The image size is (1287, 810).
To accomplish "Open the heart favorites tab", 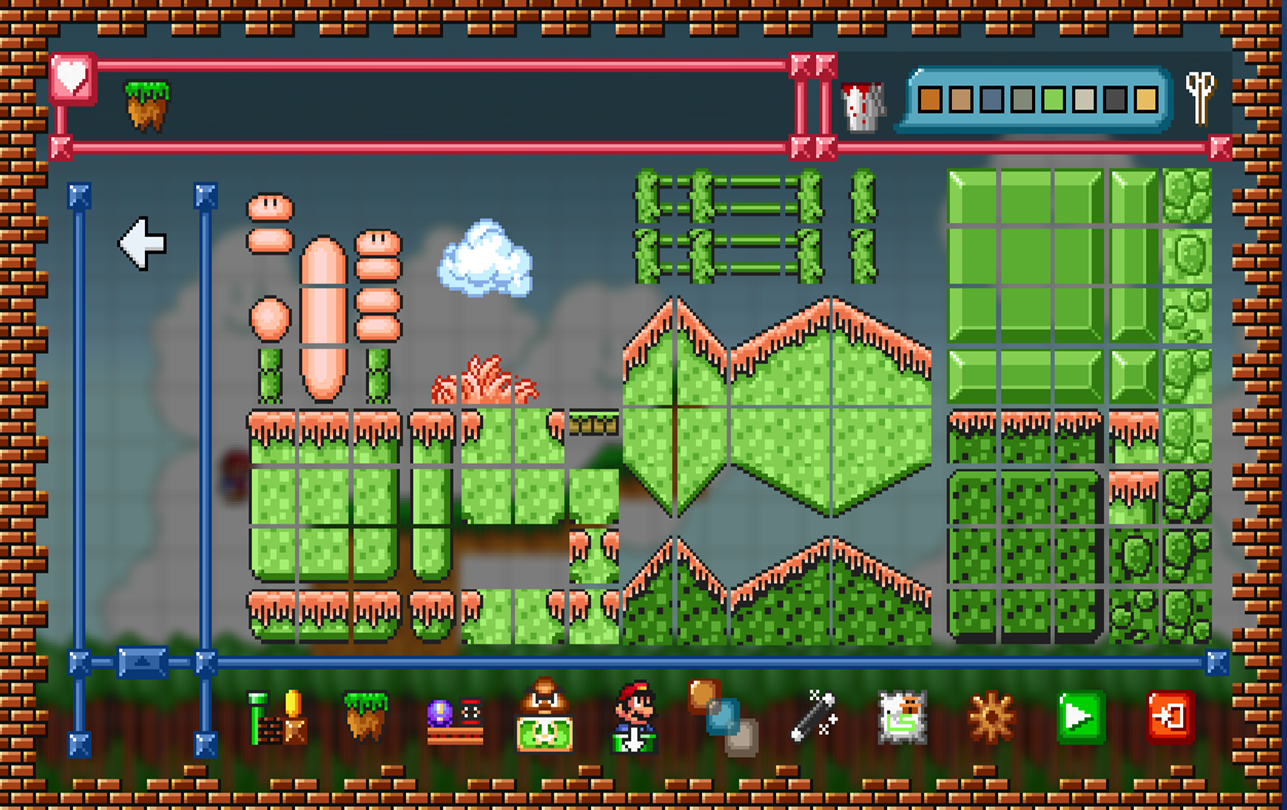I will [72, 78].
